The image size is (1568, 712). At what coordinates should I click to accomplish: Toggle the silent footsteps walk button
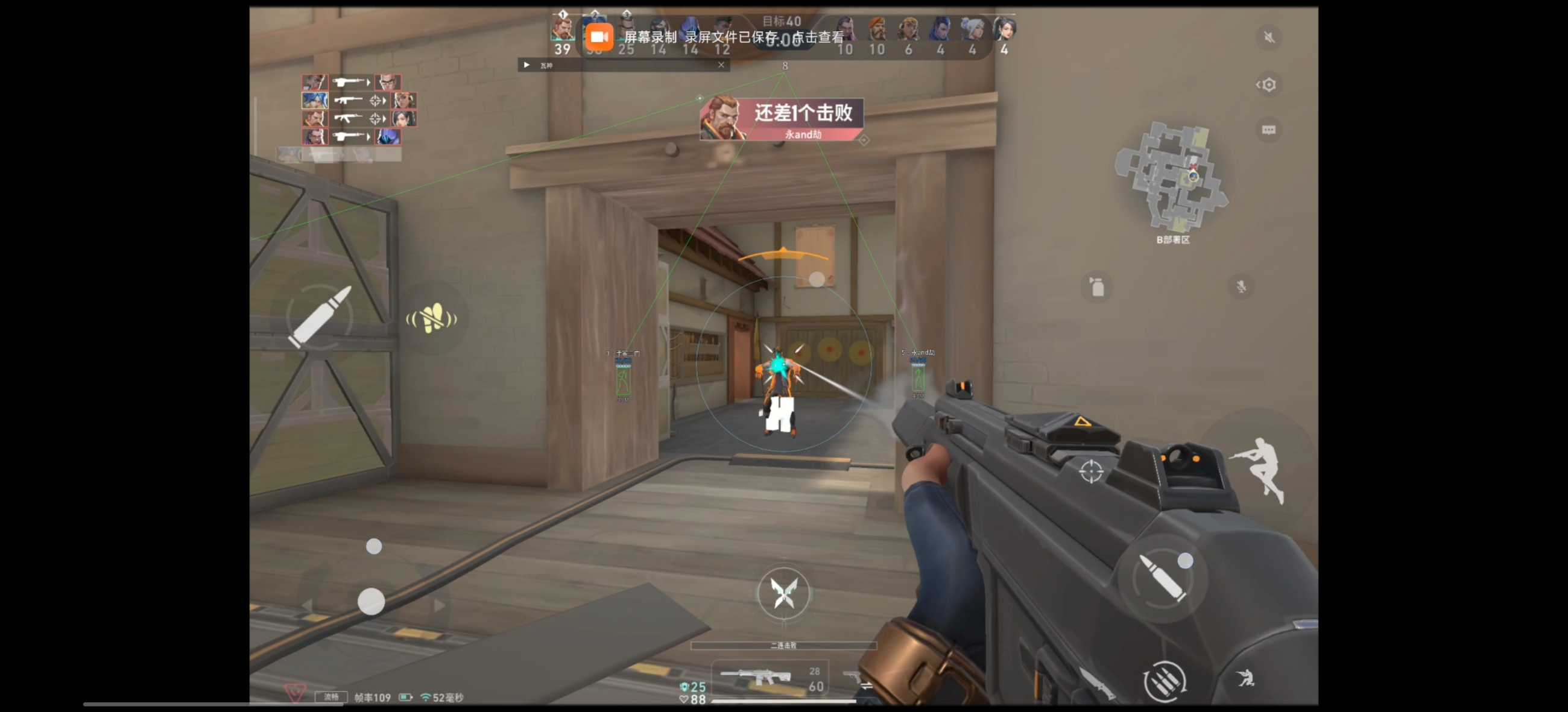coord(431,318)
